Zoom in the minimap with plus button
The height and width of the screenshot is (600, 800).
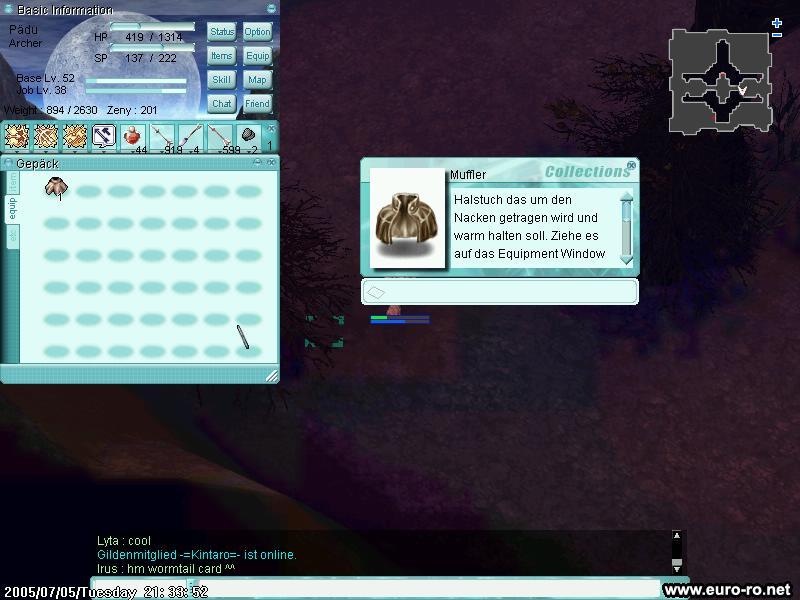click(777, 22)
